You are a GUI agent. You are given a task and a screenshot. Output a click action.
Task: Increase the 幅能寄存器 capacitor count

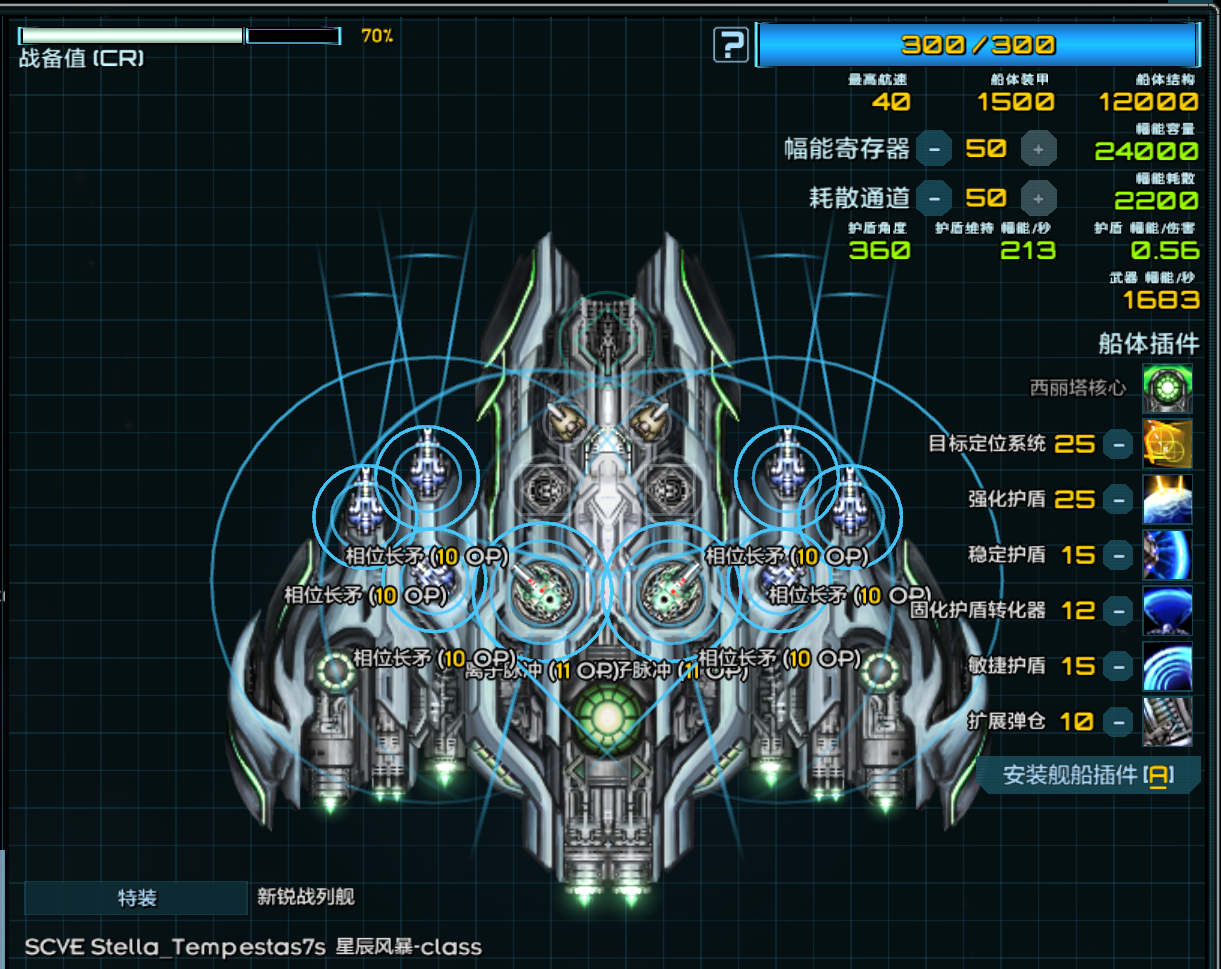1038,149
